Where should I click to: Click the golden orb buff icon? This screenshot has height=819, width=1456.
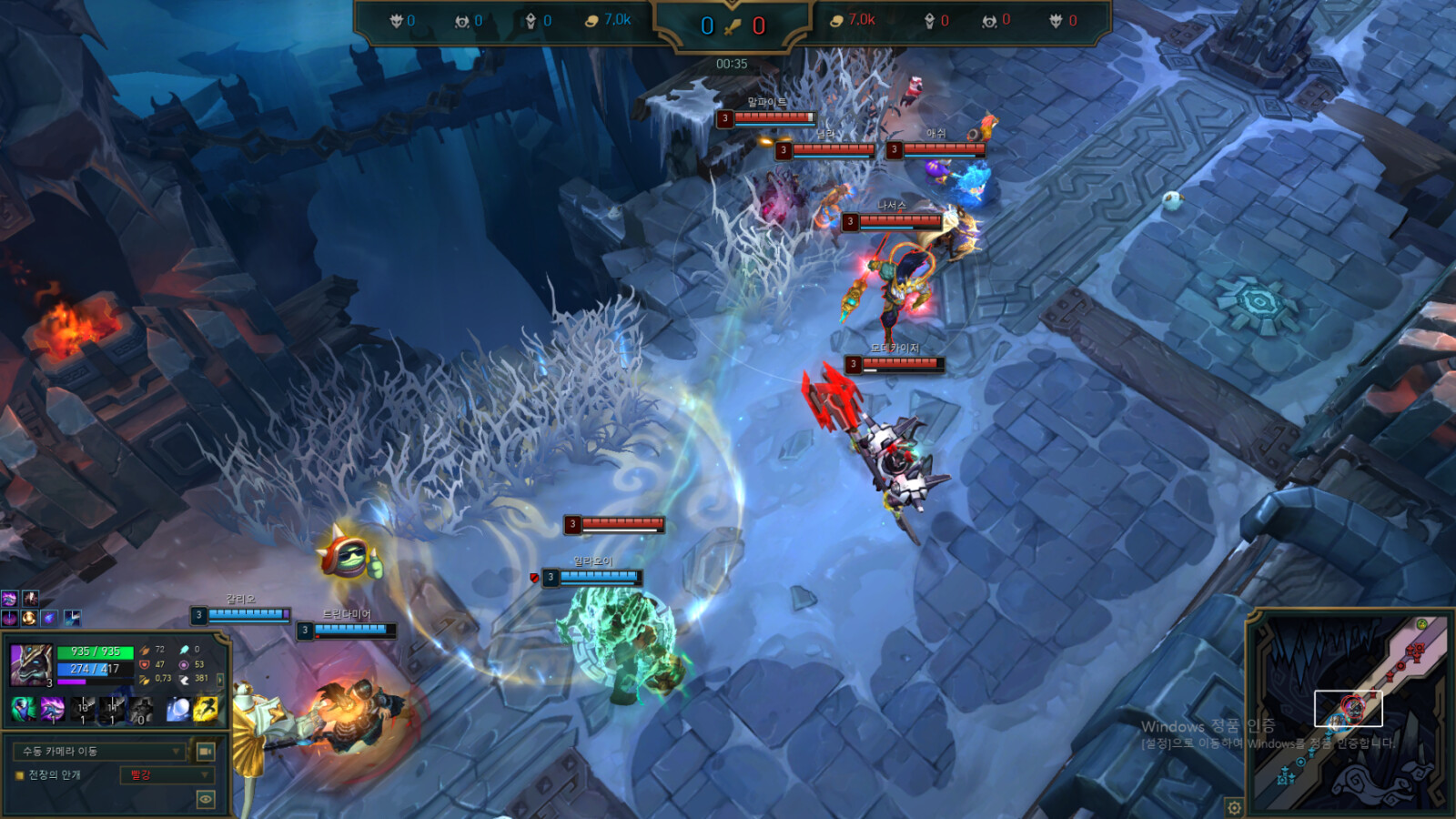point(29,618)
